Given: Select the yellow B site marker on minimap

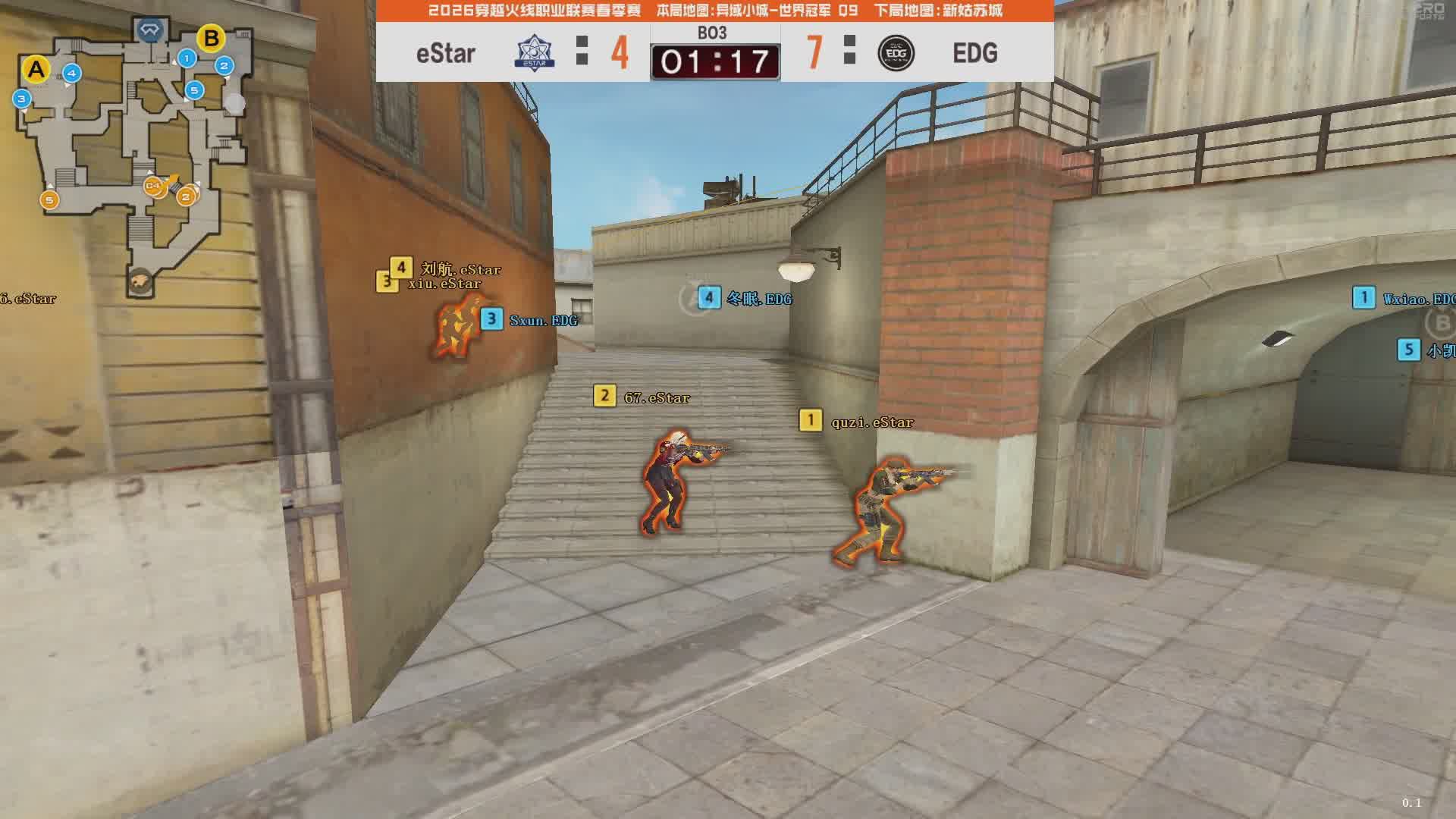Looking at the screenshot, I should [x=211, y=38].
